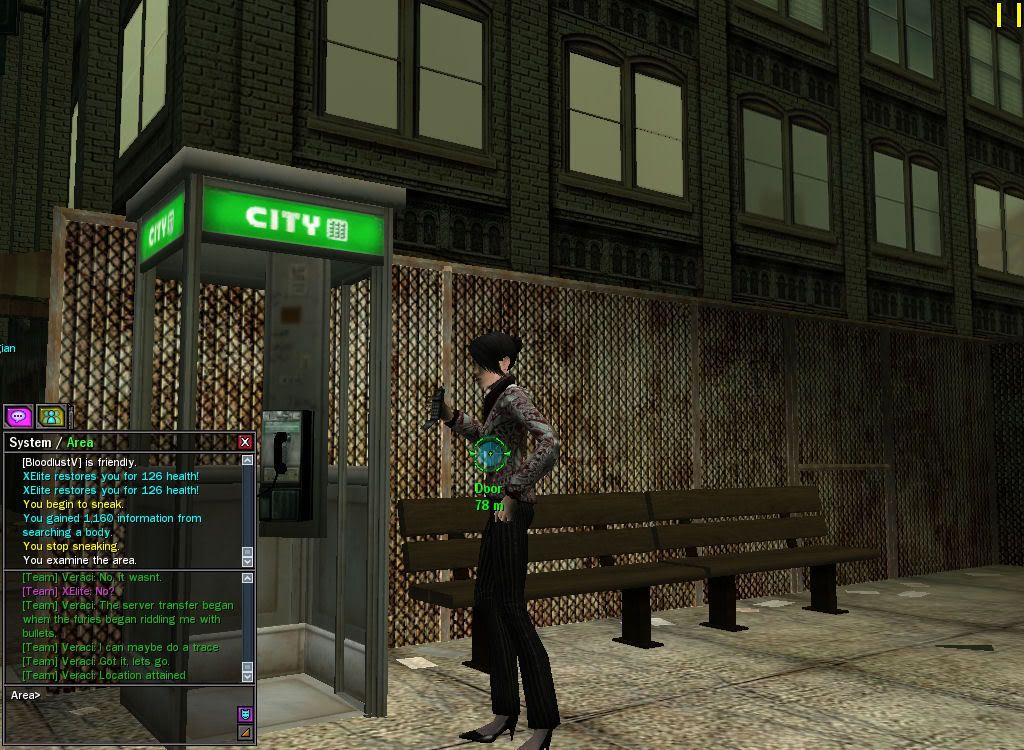Select the Area channel label in chat header

[x=80, y=442]
